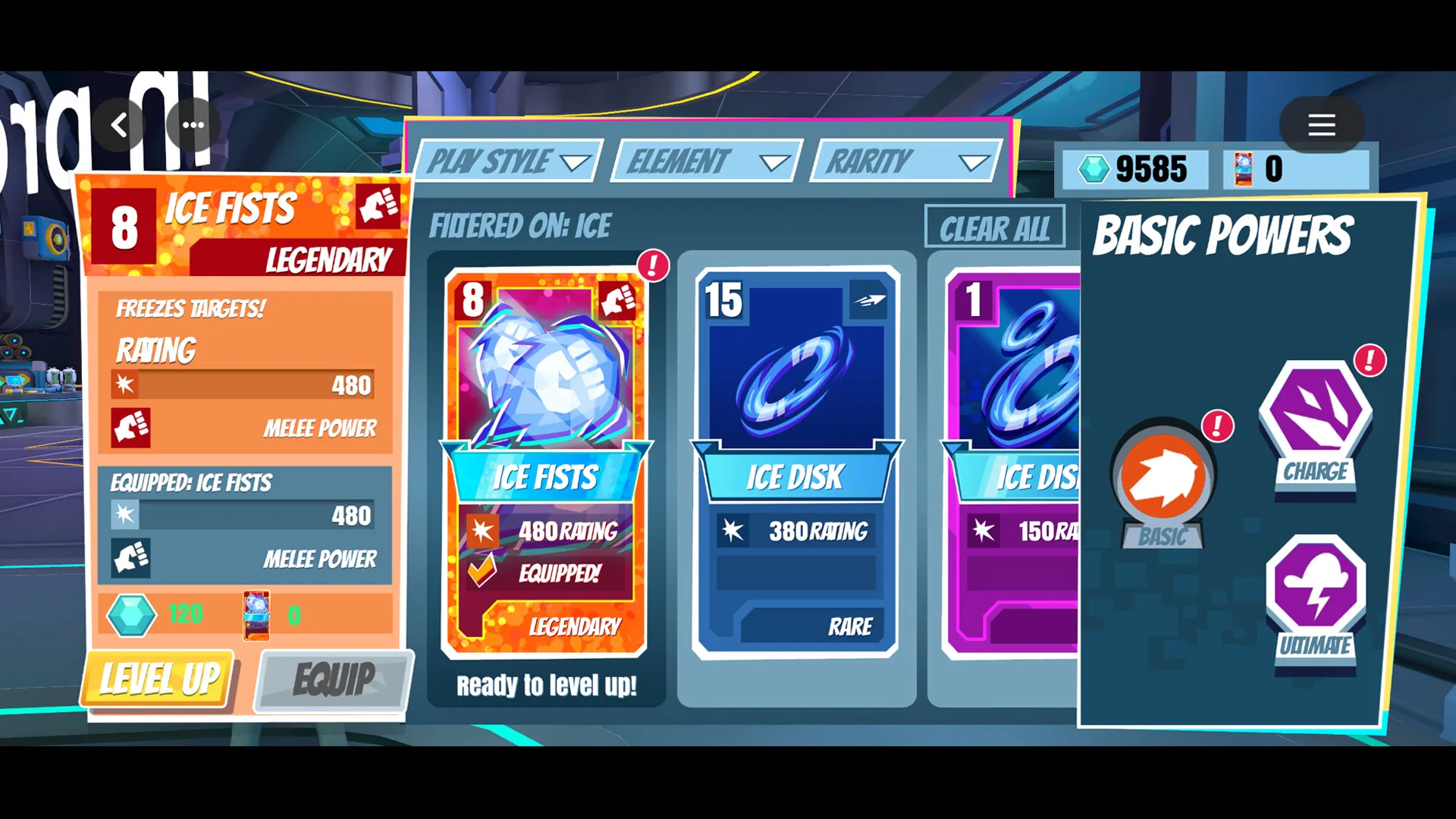This screenshot has height=819, width=1456.
Task: Select the Basic power paw icon
Action: [x=1162, y=476]
